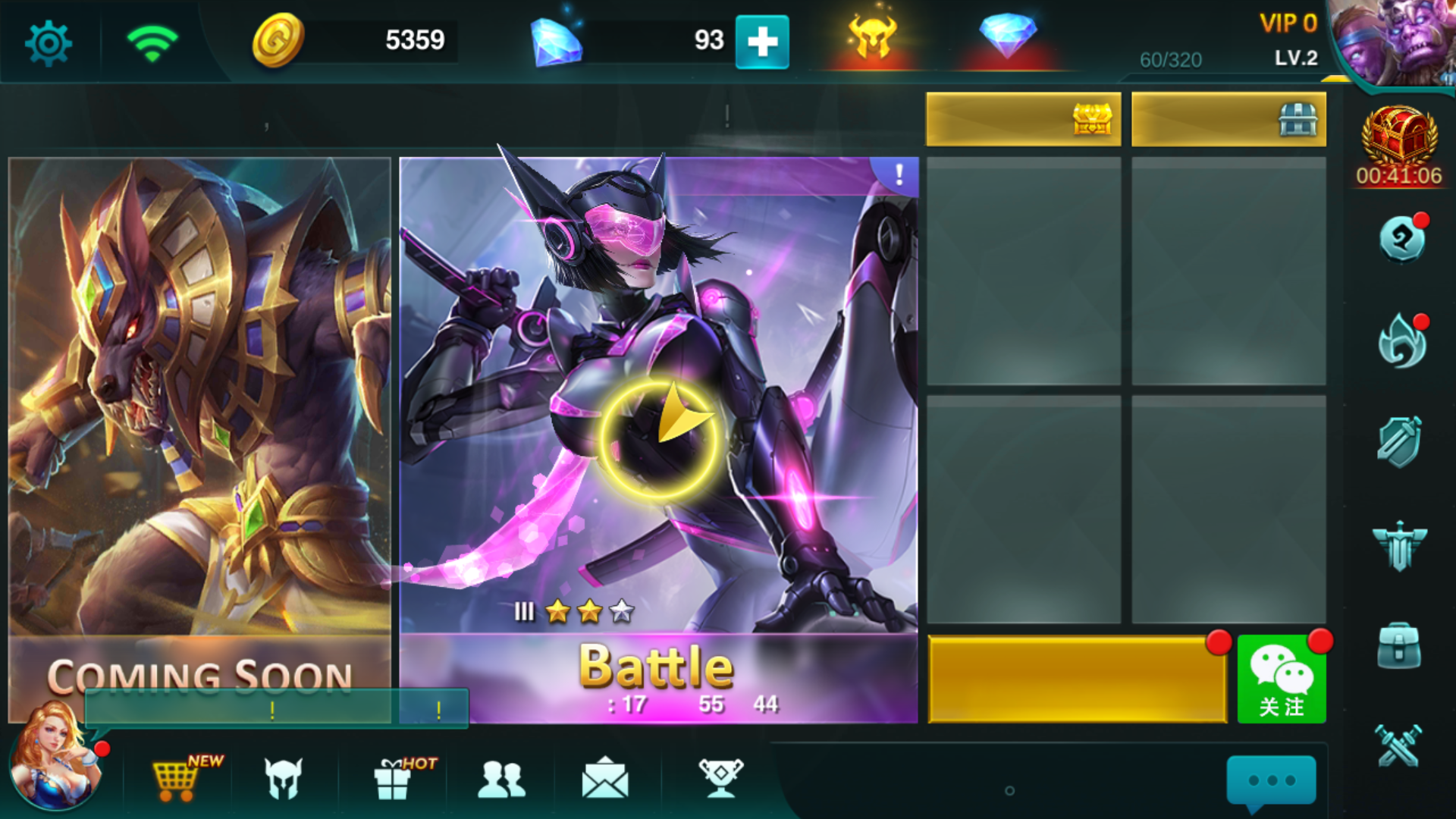Select the golden chest tab above the grid
The height and width of the screenshot is (819, 1456).
click(1023, 119)
